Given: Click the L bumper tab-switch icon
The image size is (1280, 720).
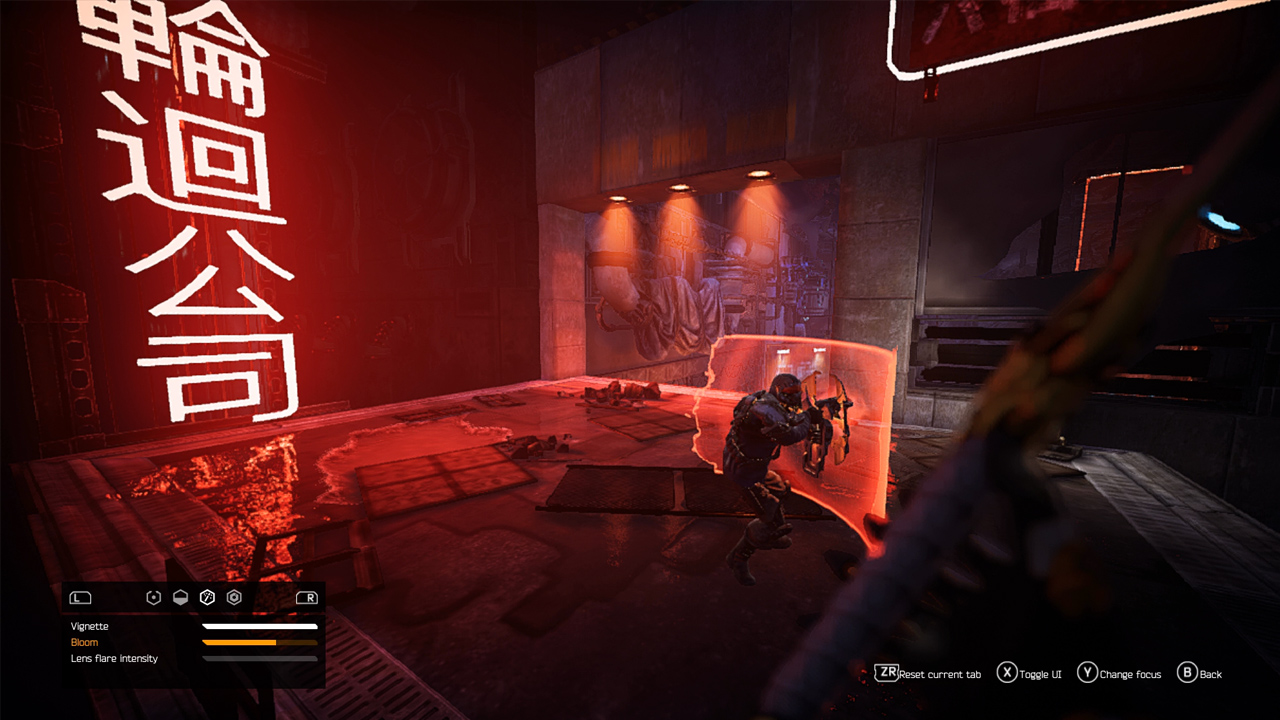Looking at the screenshot, I should (x=80, y=597).
